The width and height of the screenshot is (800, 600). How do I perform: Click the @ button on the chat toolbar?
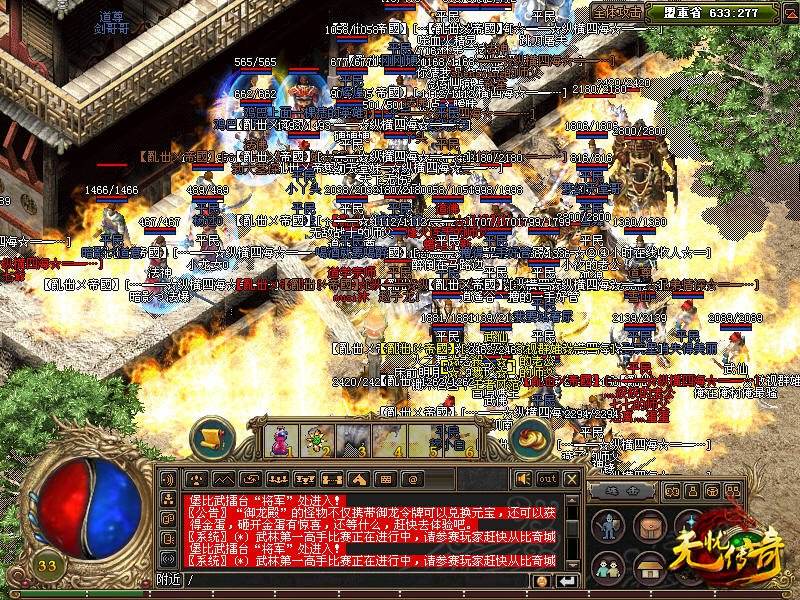click(x=410, y=478)
